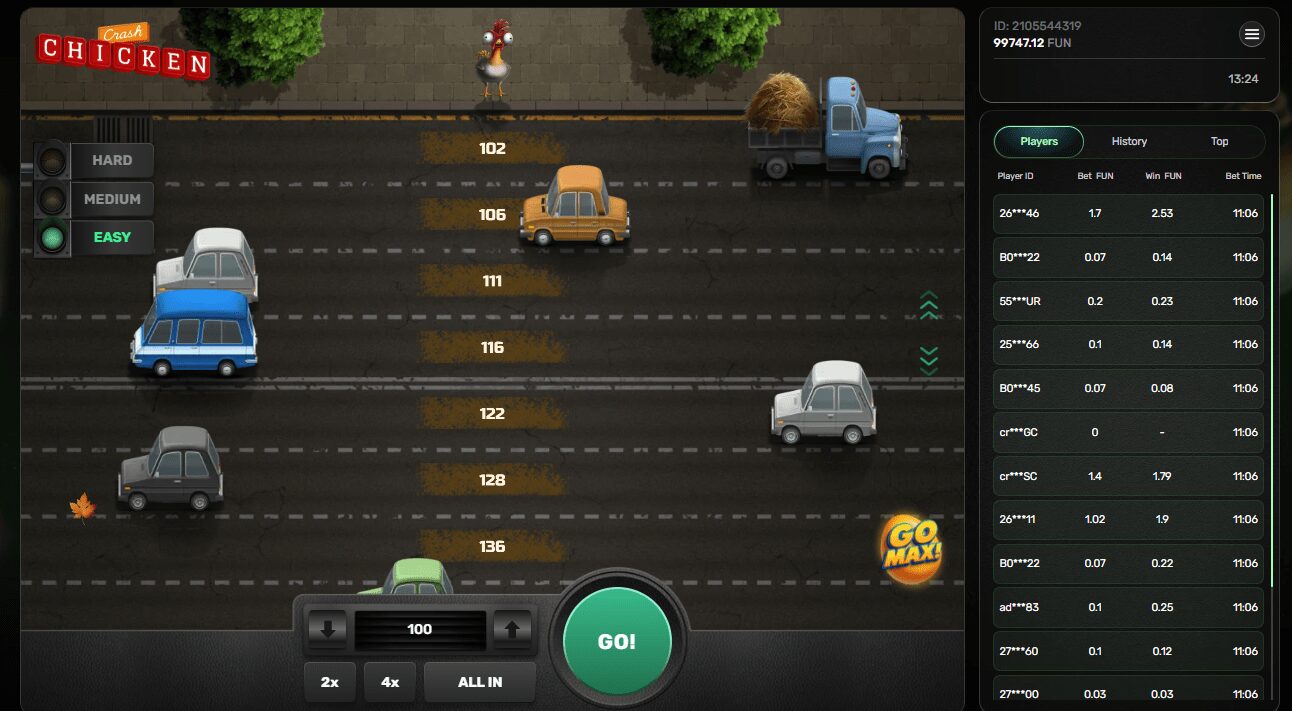This screenshot has width=1292, height=711.
Task: Select player row ad***83
Action: click(x=1129, y=607)
